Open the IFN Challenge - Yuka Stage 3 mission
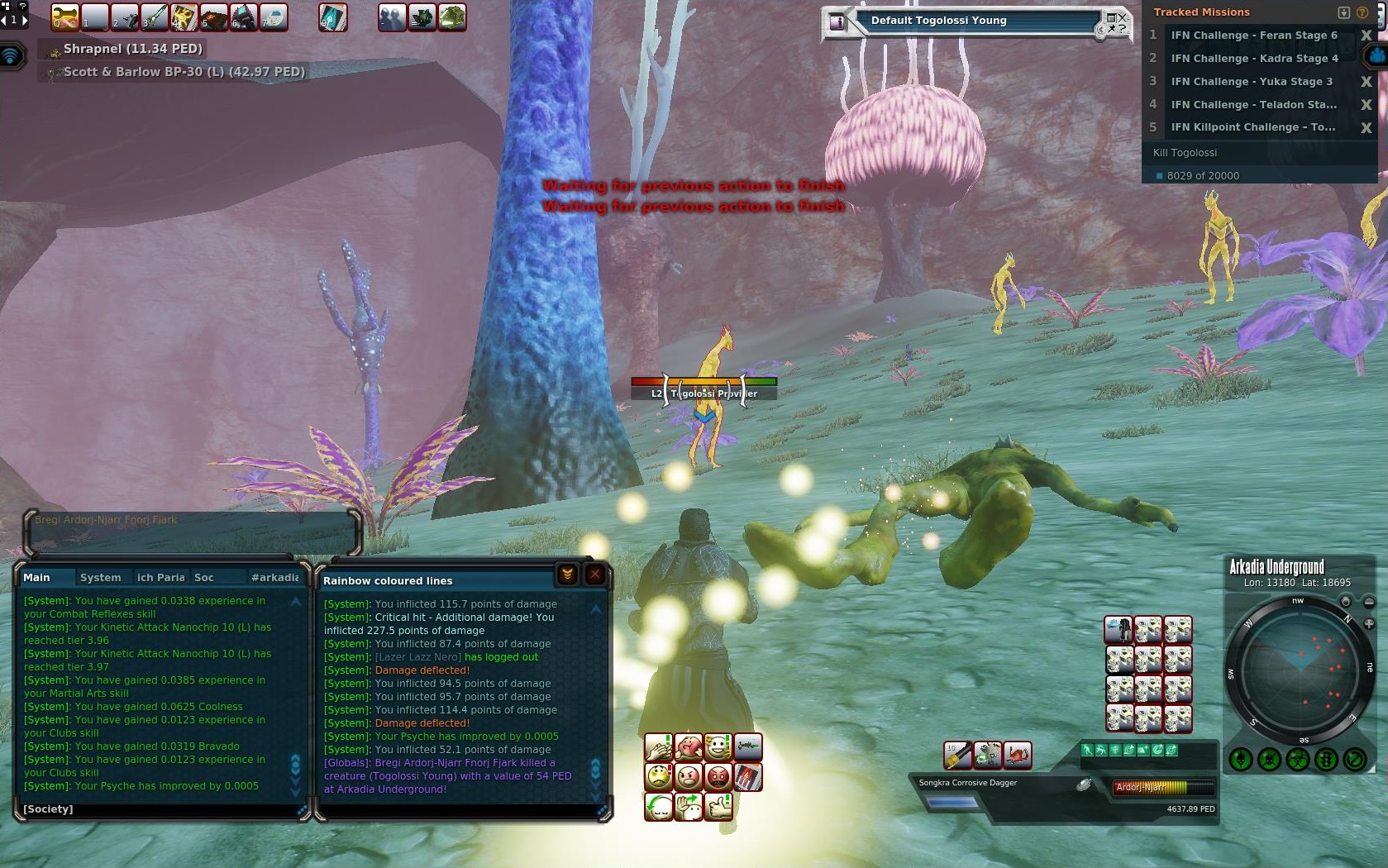 (1251, 82)
